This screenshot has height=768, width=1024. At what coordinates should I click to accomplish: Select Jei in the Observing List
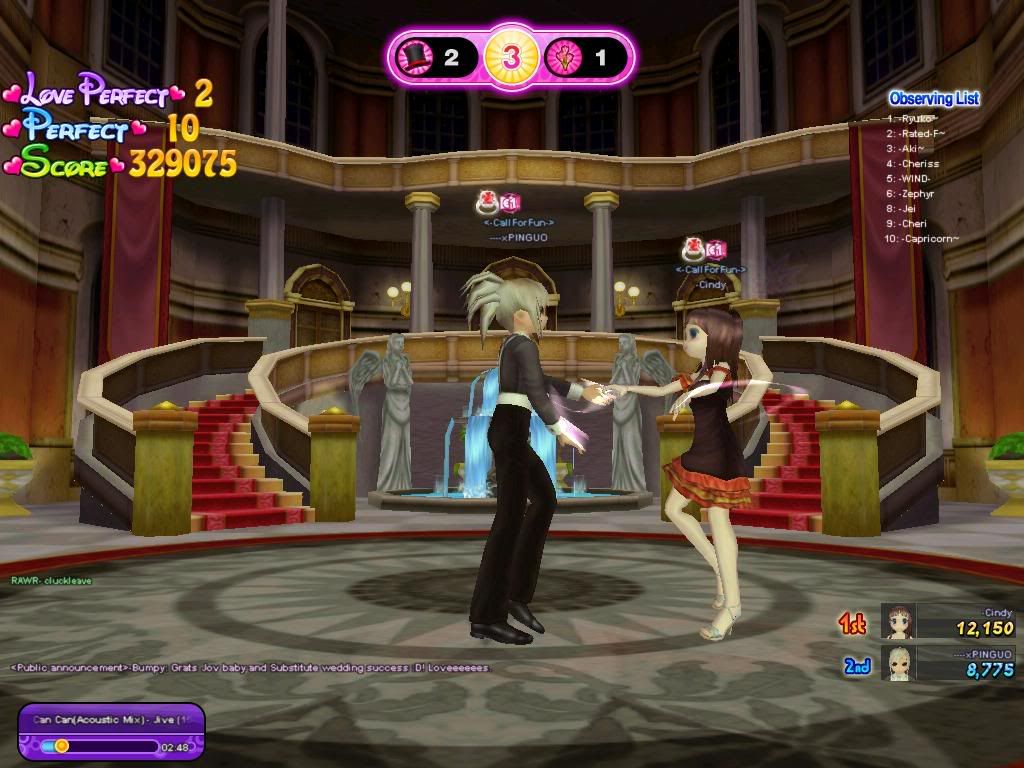[908, 208]
